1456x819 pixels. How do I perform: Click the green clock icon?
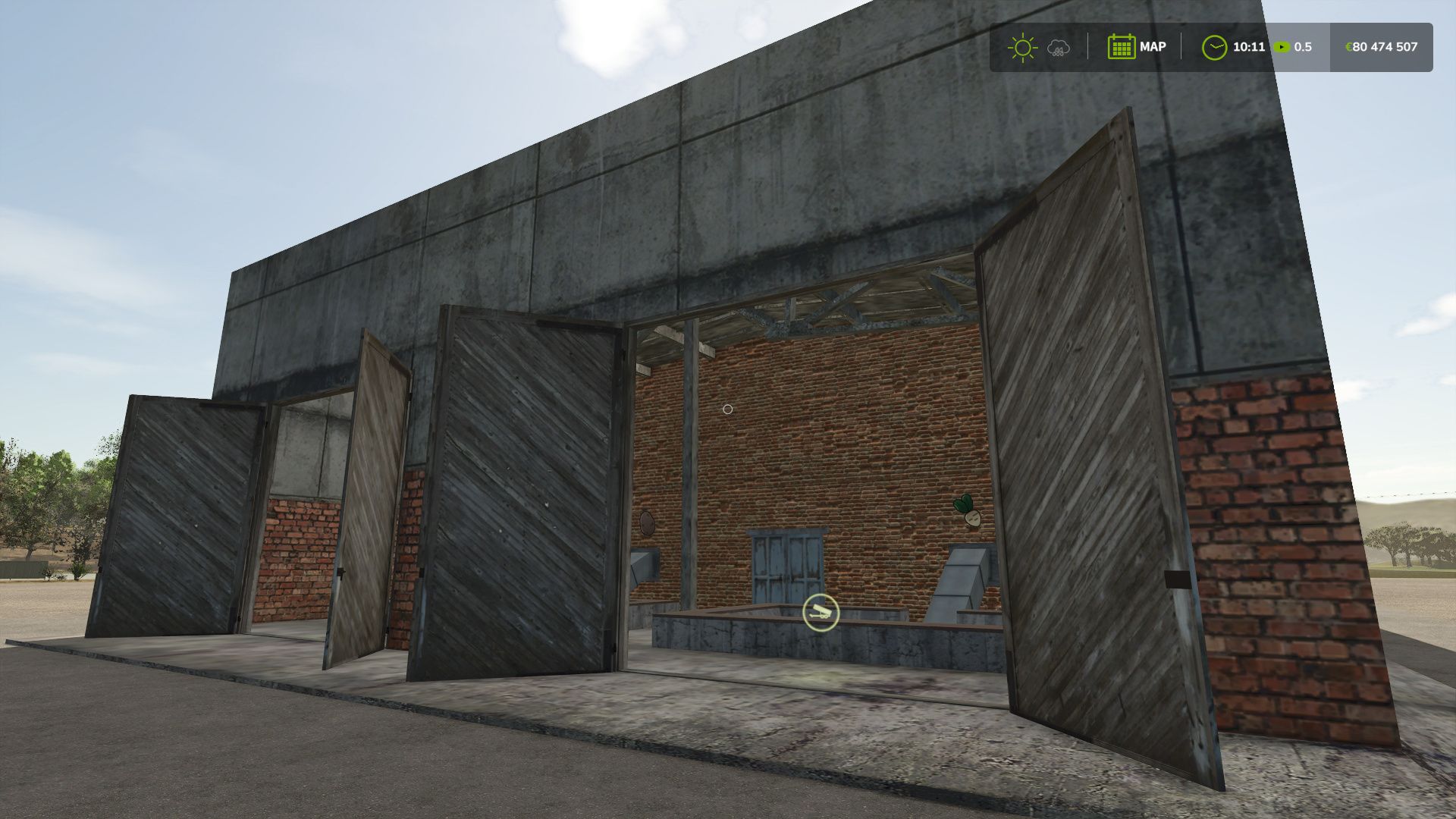click(x=1213, y=48)
